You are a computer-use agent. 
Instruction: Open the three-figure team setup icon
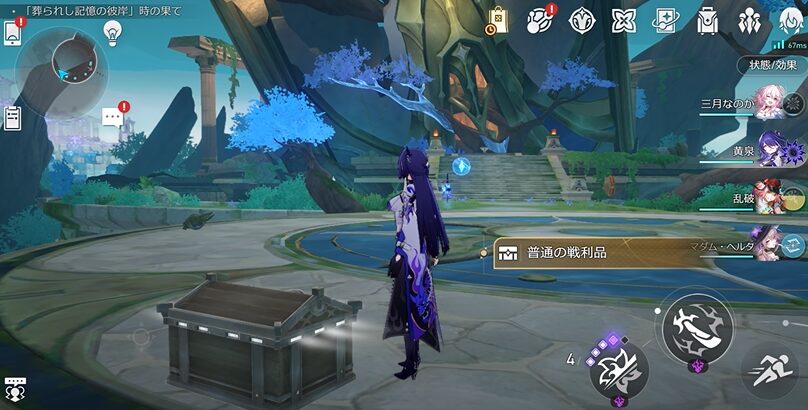748,20
